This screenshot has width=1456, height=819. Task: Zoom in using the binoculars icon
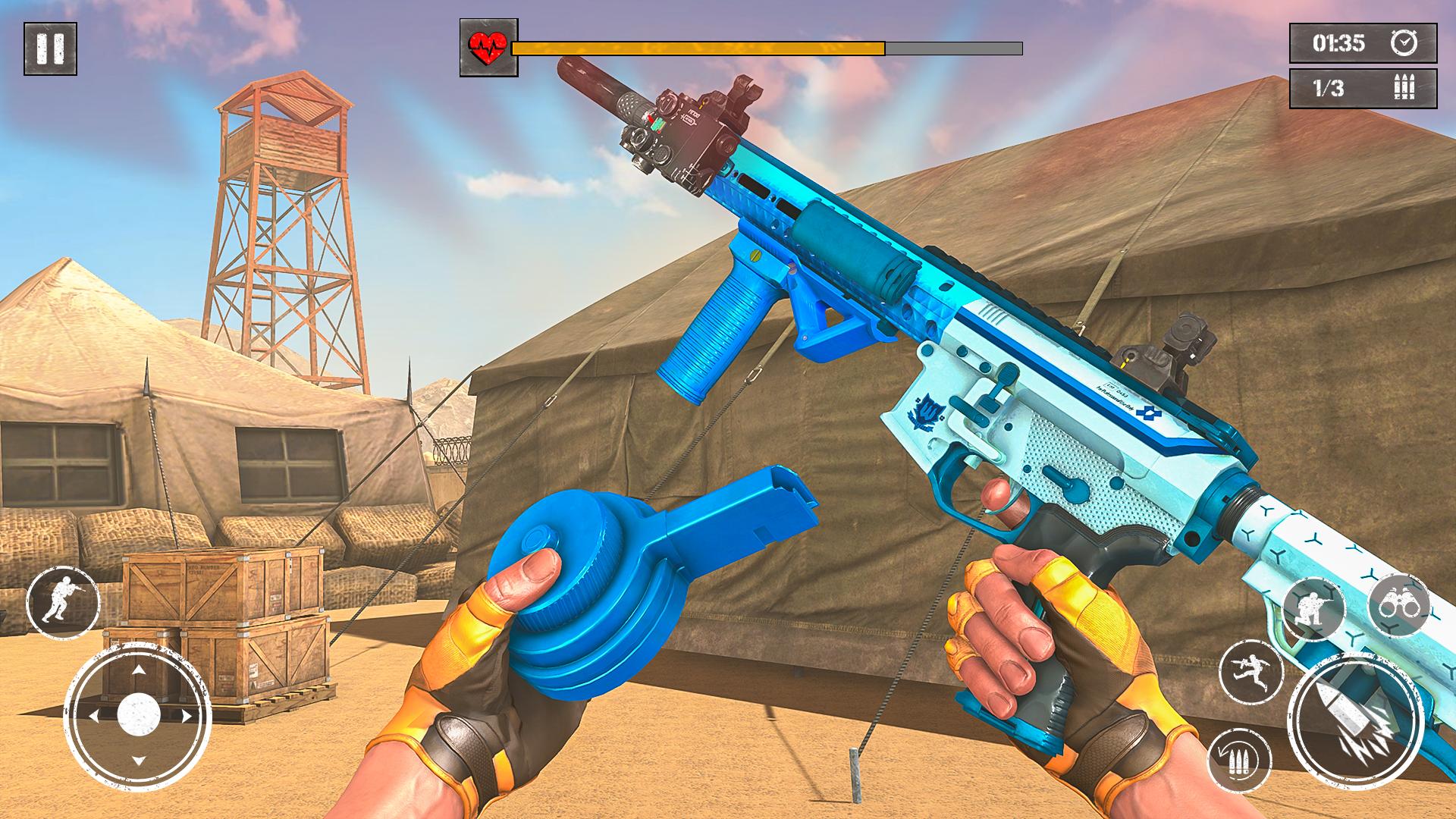[x=1399, y=607]
